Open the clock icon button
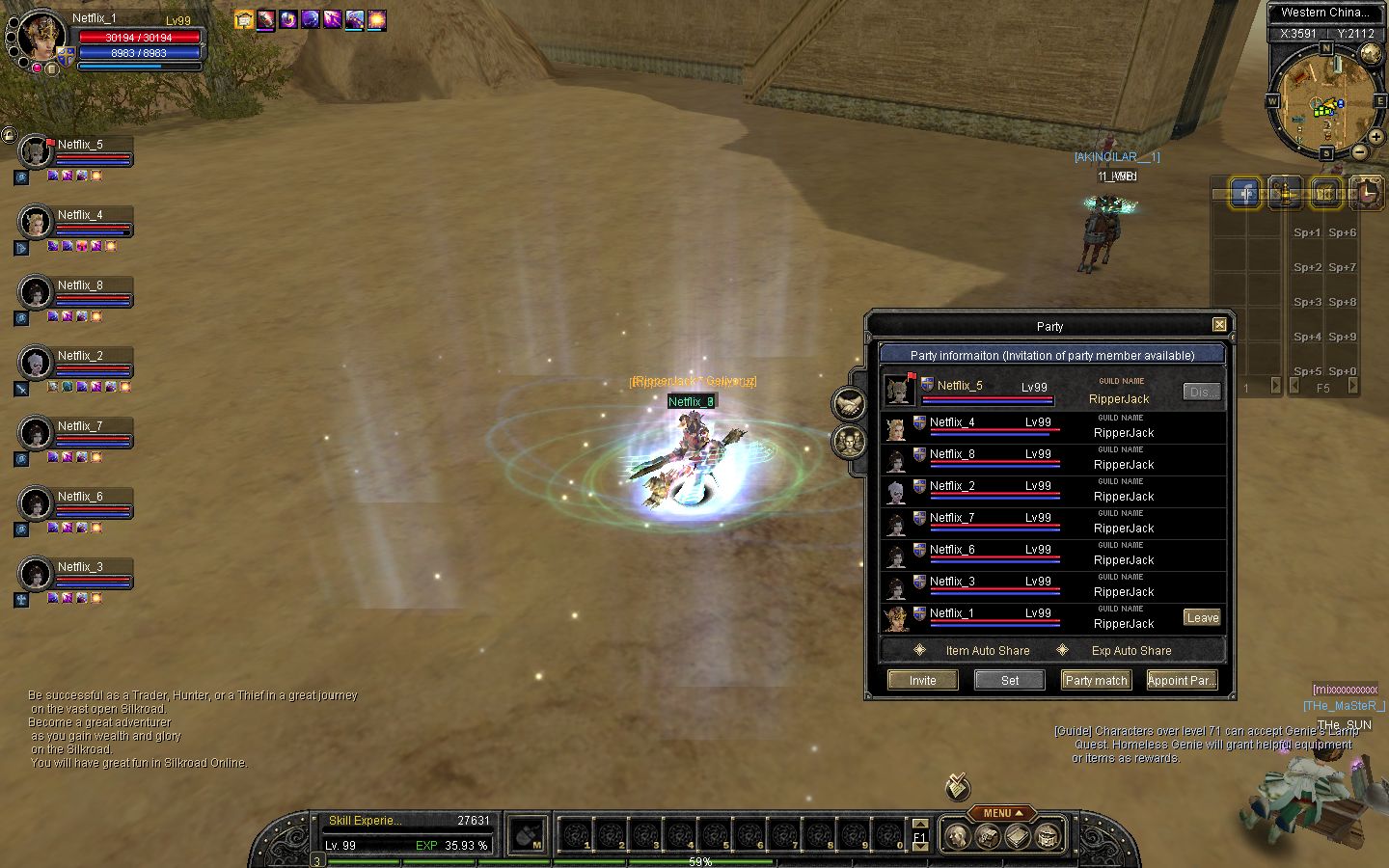Screen dimensions: 1389x868 click(x=1366, y=193)
